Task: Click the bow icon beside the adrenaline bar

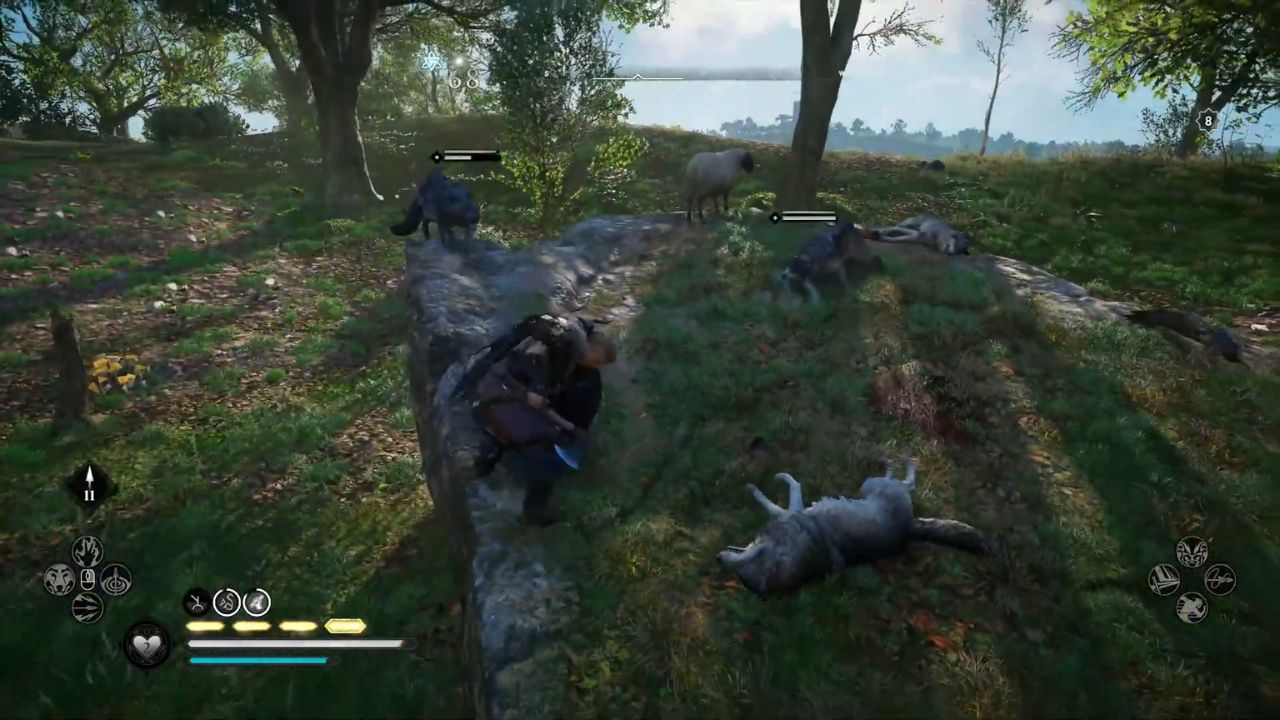Action: [194, 602]
